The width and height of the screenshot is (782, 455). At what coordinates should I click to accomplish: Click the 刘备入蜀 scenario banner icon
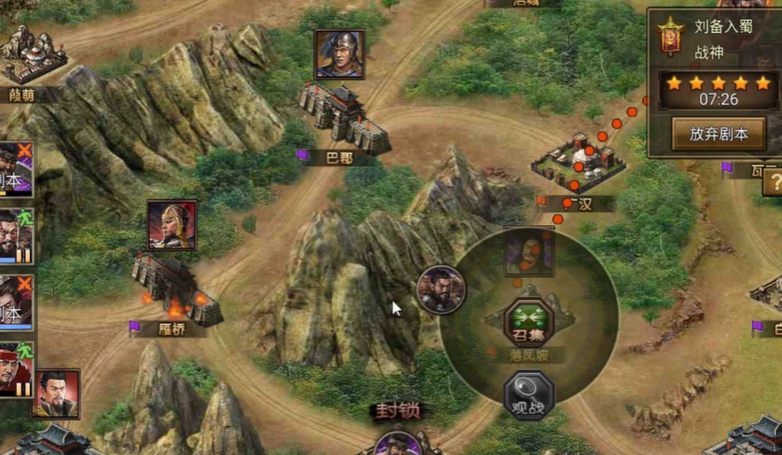coord(670,37)
